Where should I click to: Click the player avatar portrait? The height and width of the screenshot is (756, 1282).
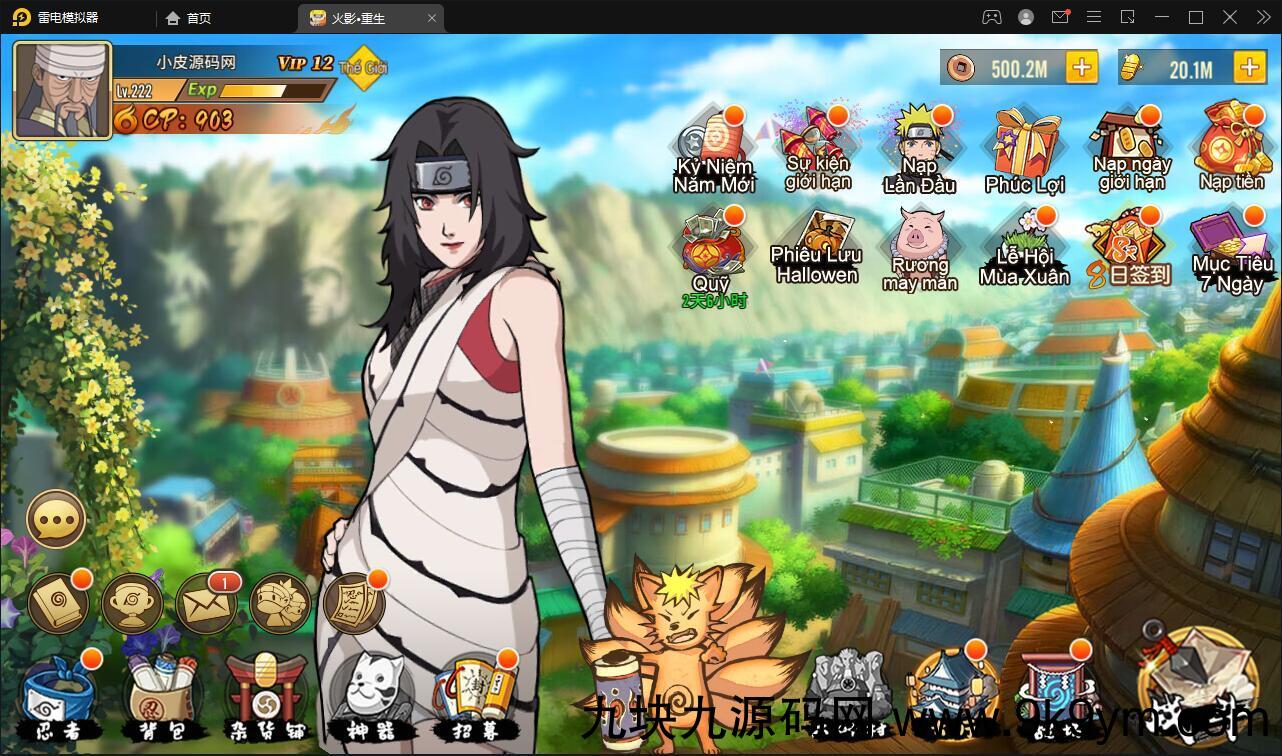[x=62, y=91]
